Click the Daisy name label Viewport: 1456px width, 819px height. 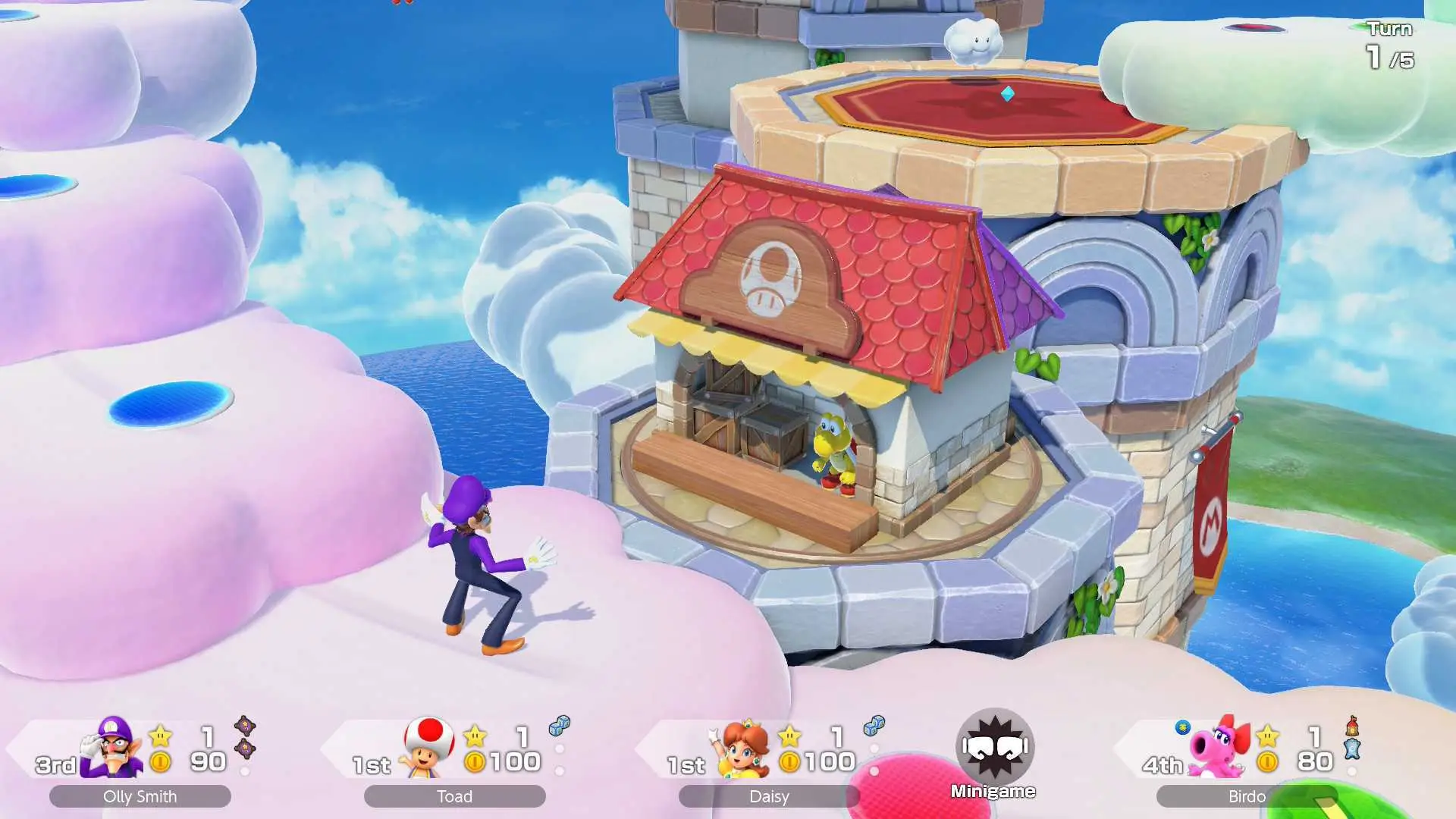point(769,796)
